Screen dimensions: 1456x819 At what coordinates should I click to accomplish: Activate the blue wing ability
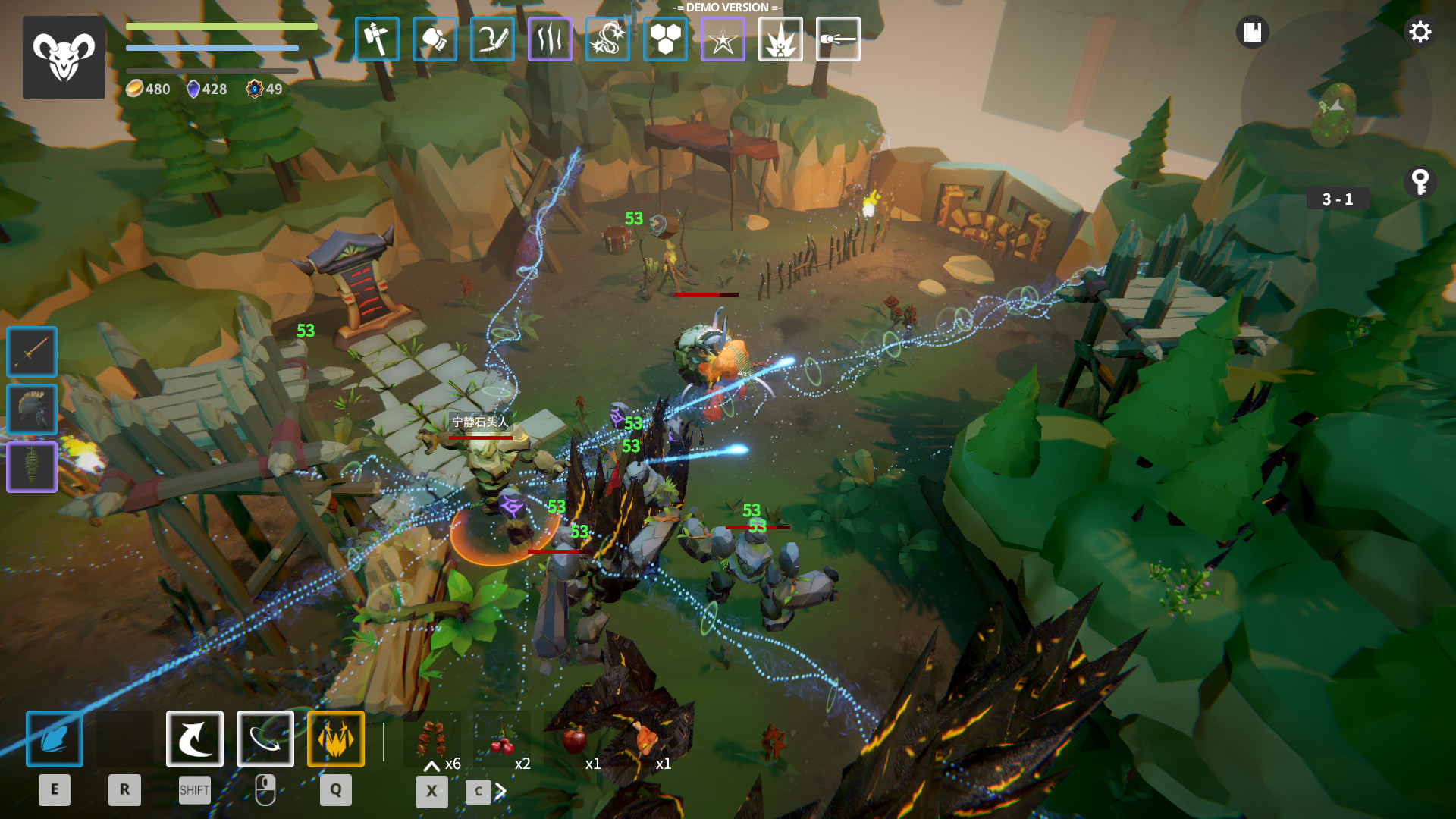[55, 739]
